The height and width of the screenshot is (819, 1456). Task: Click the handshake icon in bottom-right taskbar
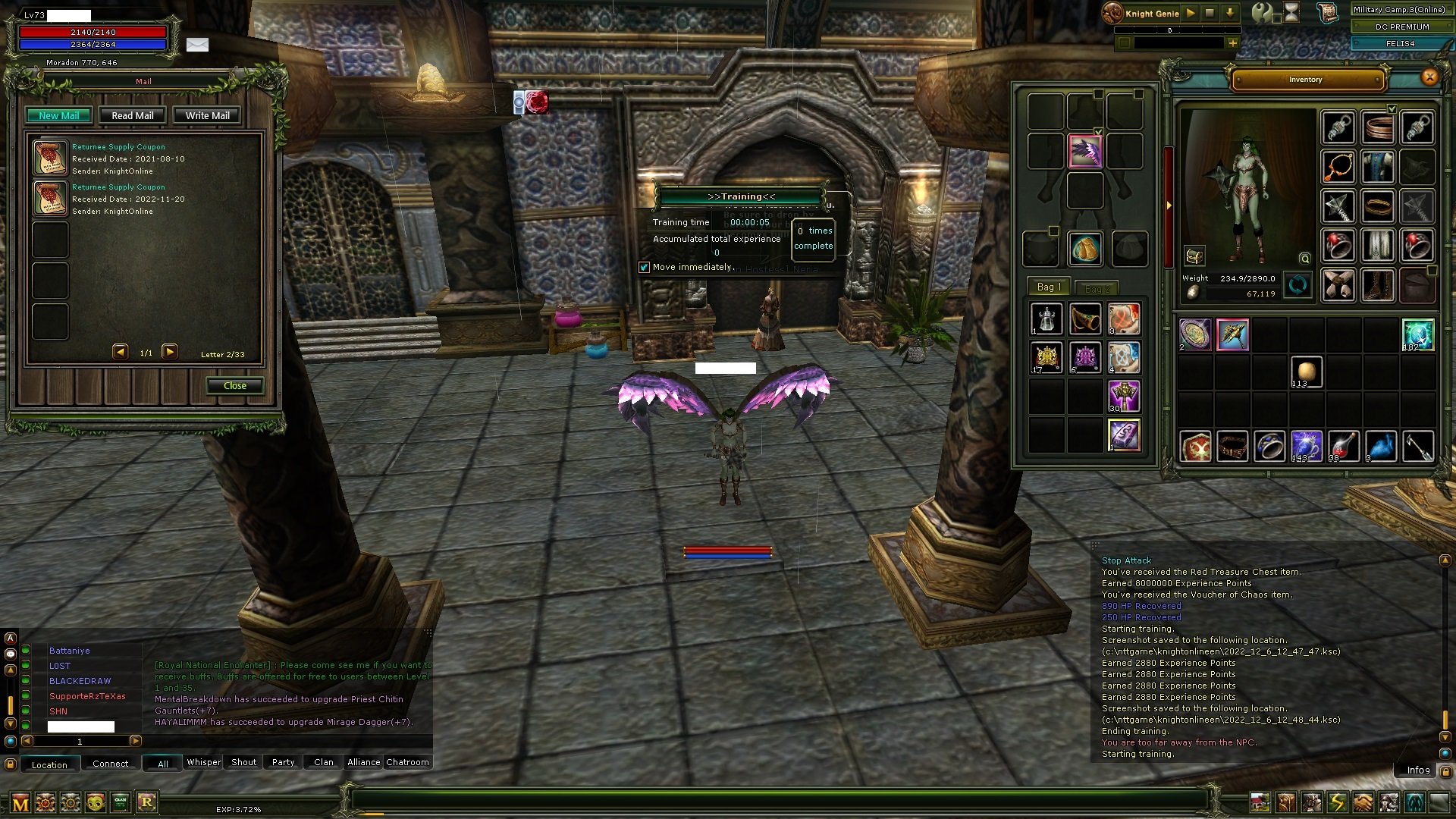click(x=1362, y=801)
